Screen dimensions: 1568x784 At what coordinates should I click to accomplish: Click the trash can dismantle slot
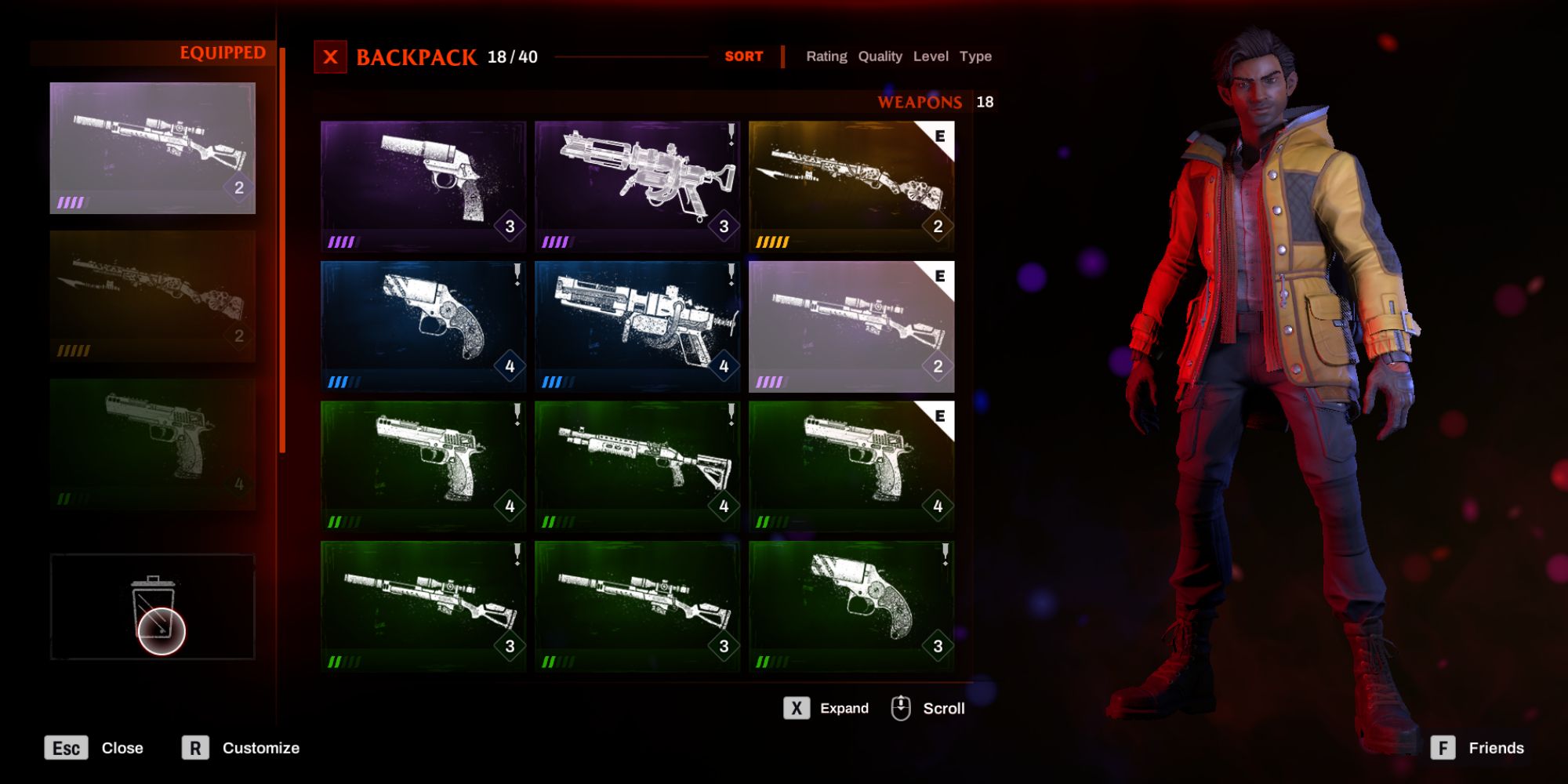[153, 607]
